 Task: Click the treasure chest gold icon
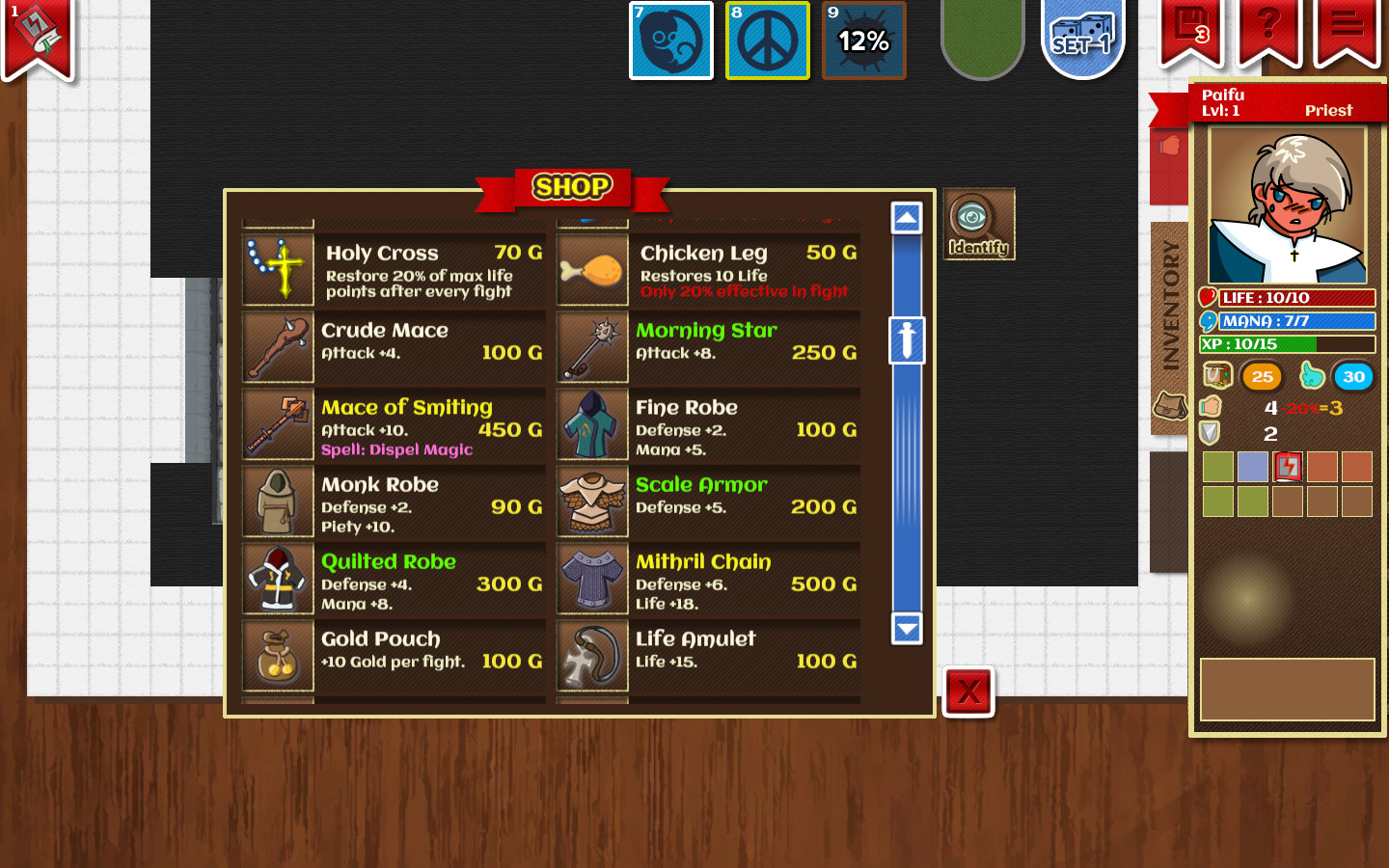coord(1216,376)
